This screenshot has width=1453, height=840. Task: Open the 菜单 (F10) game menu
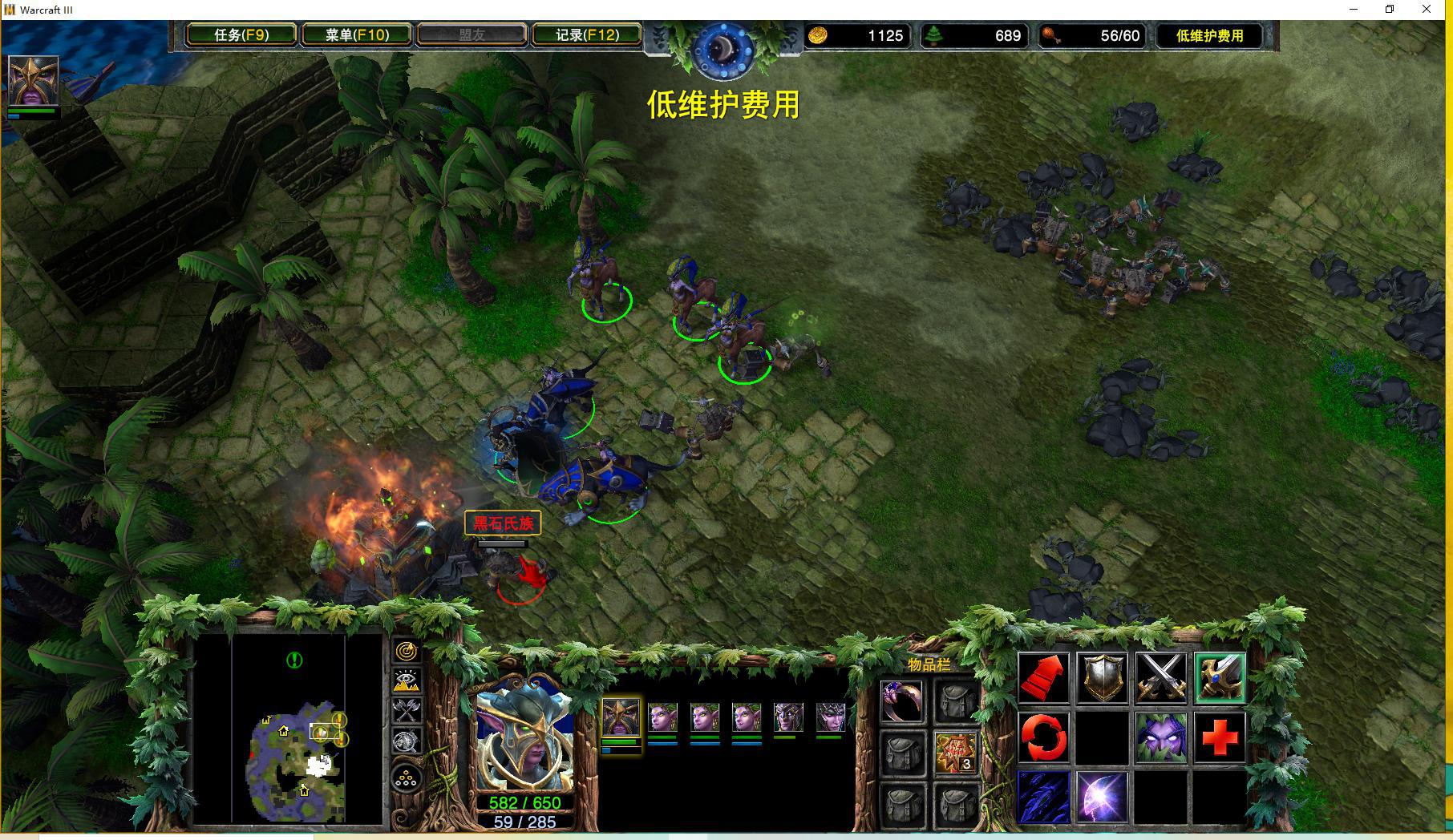[357, 35]
